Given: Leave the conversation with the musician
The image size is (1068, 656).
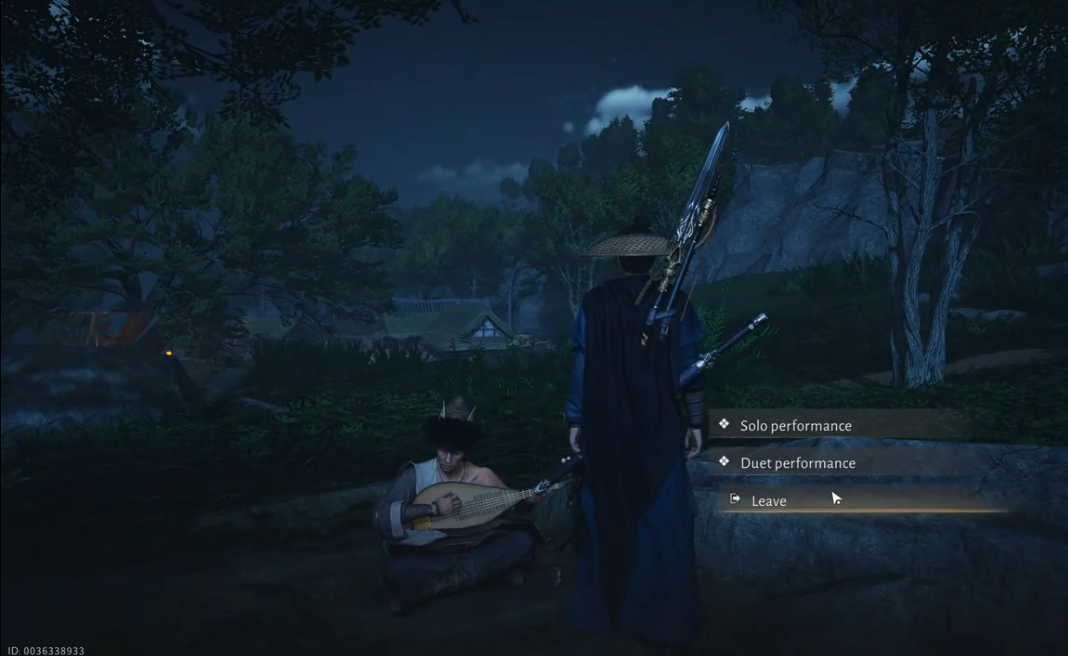Looking at the screenshot, I should 769,501.
